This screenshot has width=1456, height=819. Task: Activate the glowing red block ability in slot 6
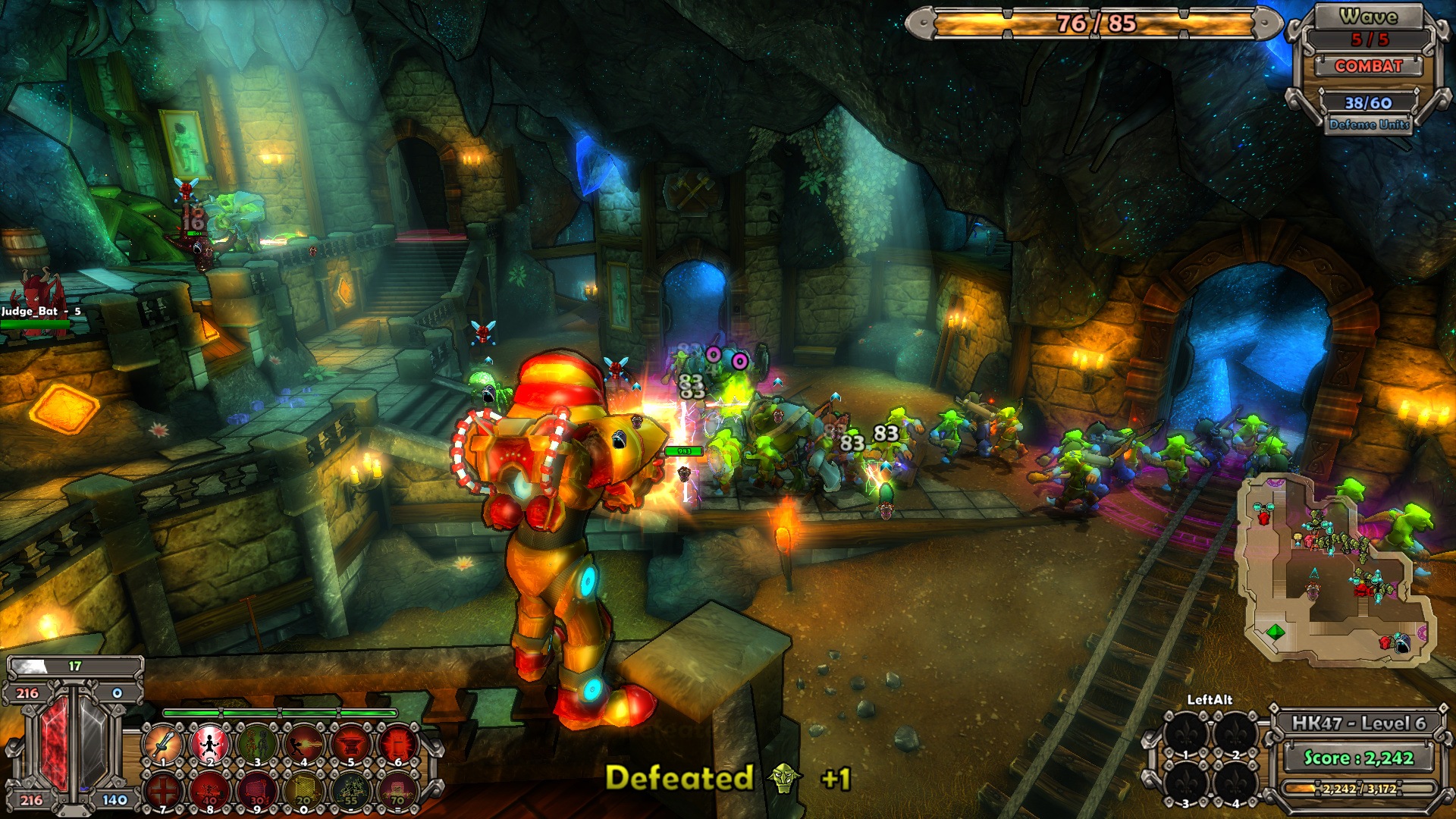coord(398,743)
